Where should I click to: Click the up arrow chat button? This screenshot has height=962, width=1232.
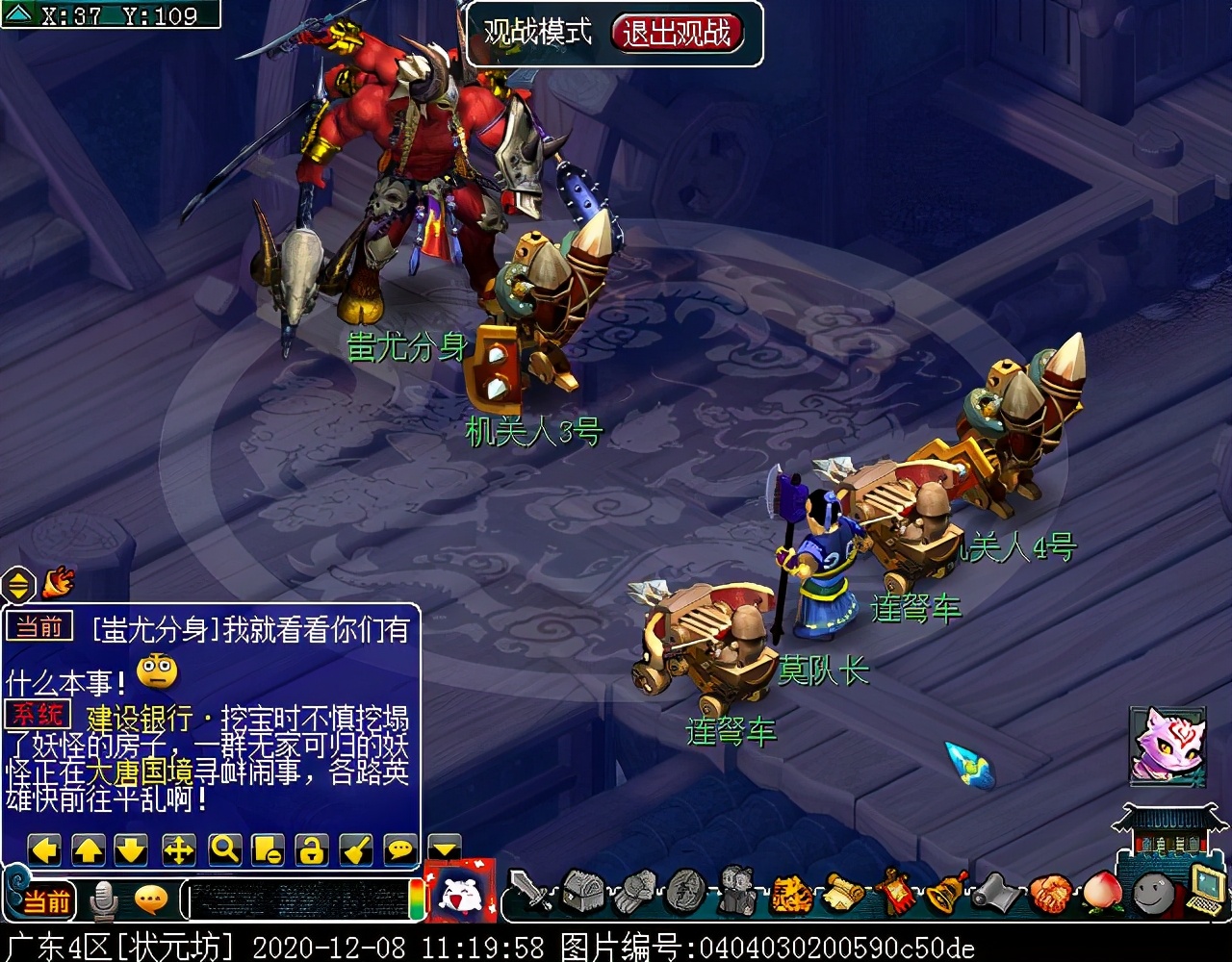[x=89, y=849]
